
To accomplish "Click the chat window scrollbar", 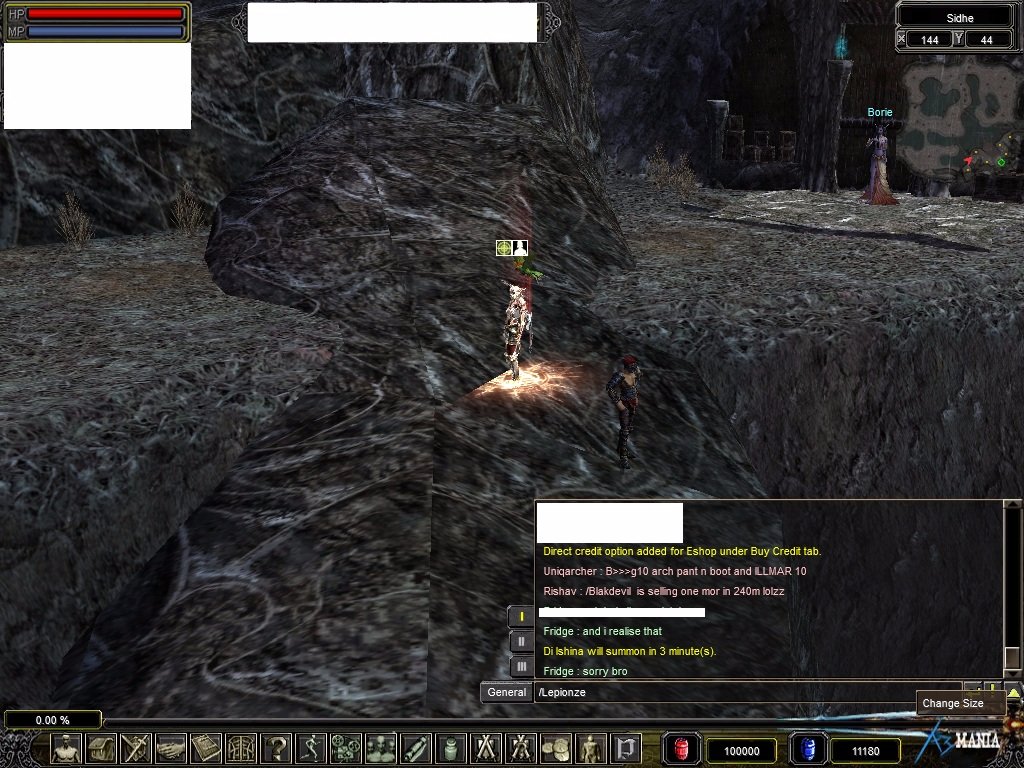I will pyautogui.click(x=1012, y=590).
